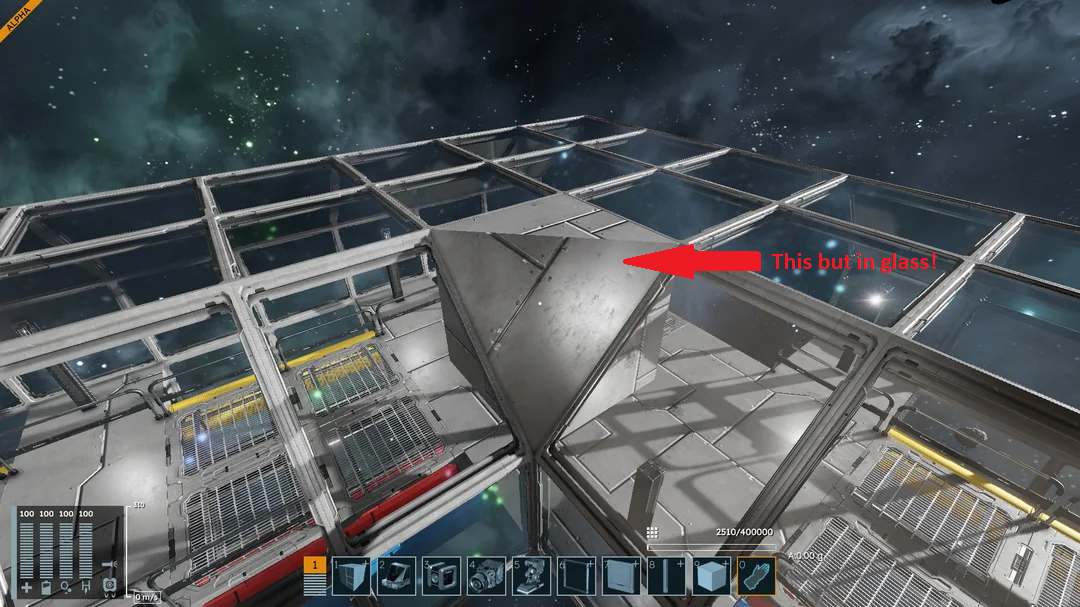
Task: Choose the glass window pane in slot 6
Action: pos(576,577)
